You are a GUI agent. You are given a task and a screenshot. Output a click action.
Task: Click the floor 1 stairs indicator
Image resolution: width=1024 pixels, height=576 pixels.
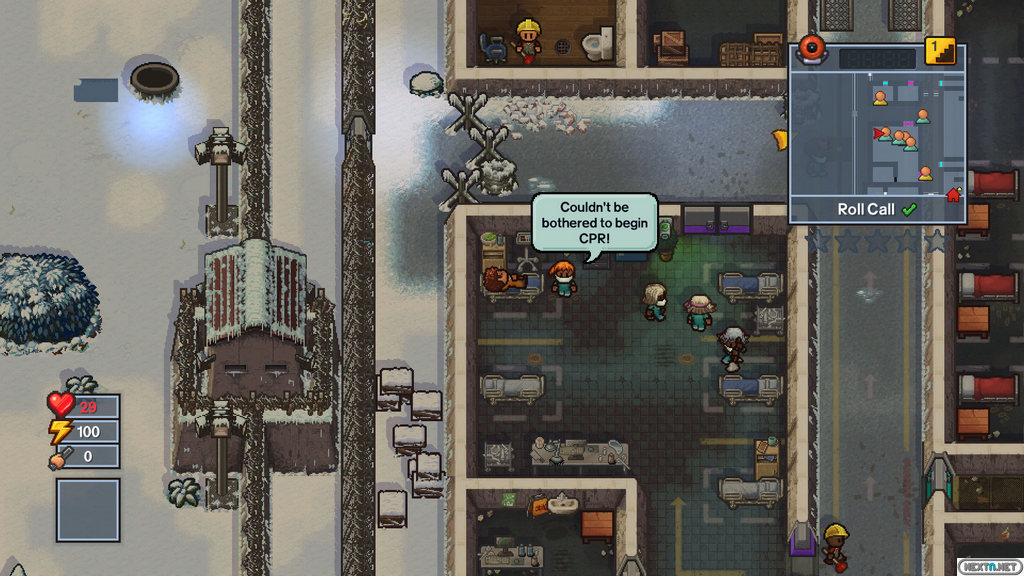[x=939, y=51]
